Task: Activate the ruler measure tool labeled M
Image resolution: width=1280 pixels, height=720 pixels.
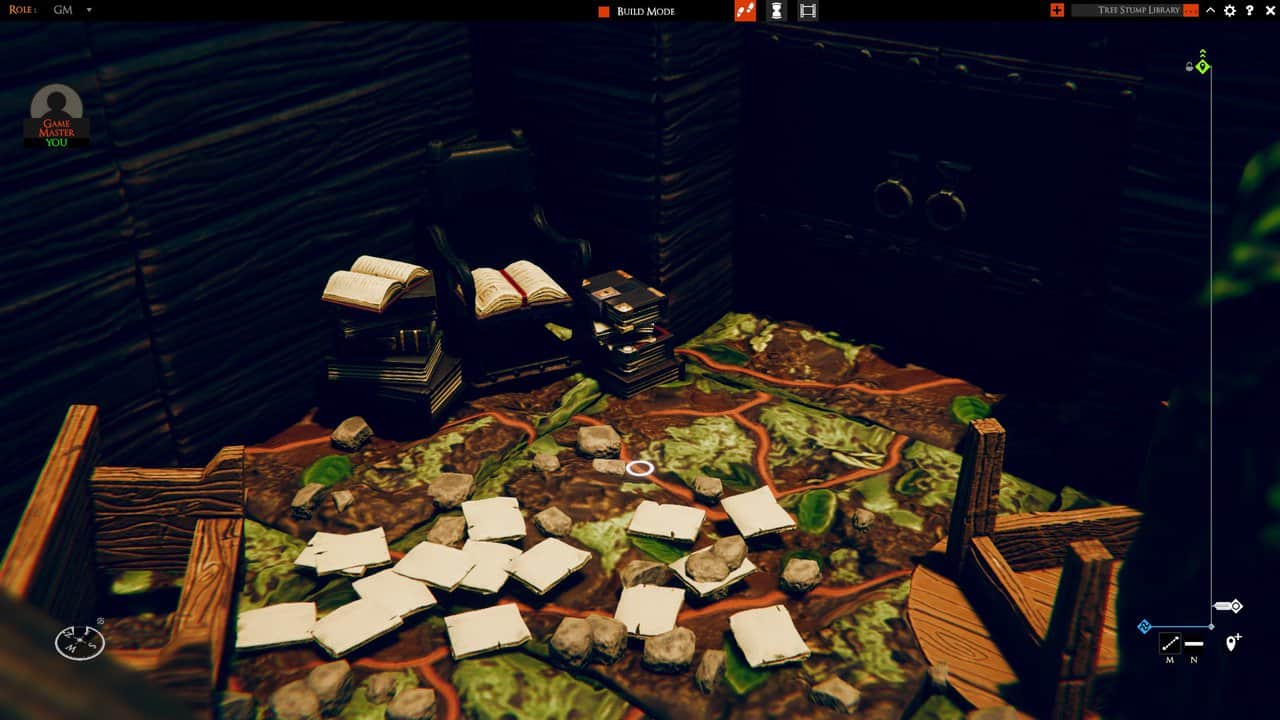Action: tap(1169, 643)
